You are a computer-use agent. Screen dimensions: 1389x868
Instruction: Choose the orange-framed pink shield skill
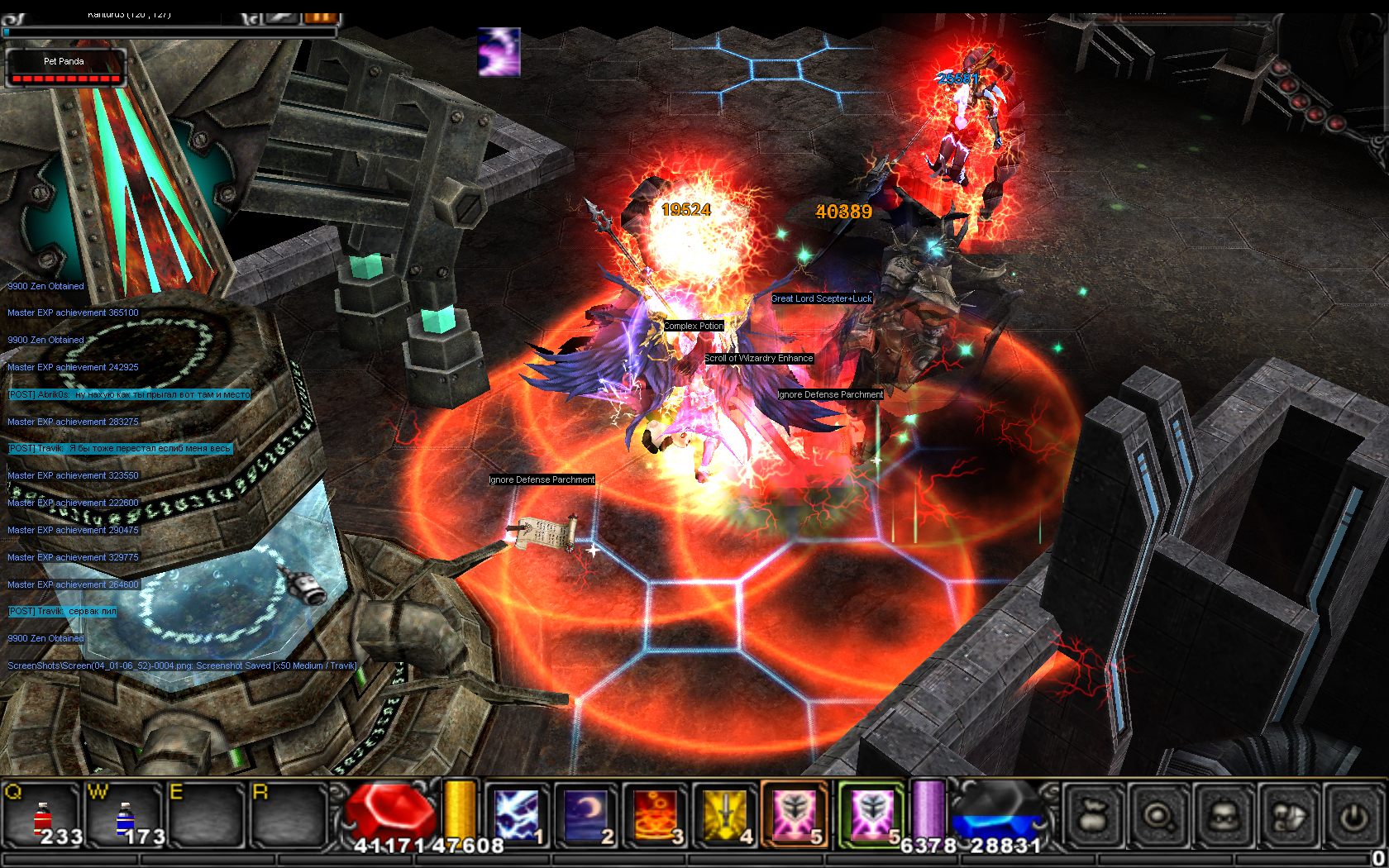point(794,815)
